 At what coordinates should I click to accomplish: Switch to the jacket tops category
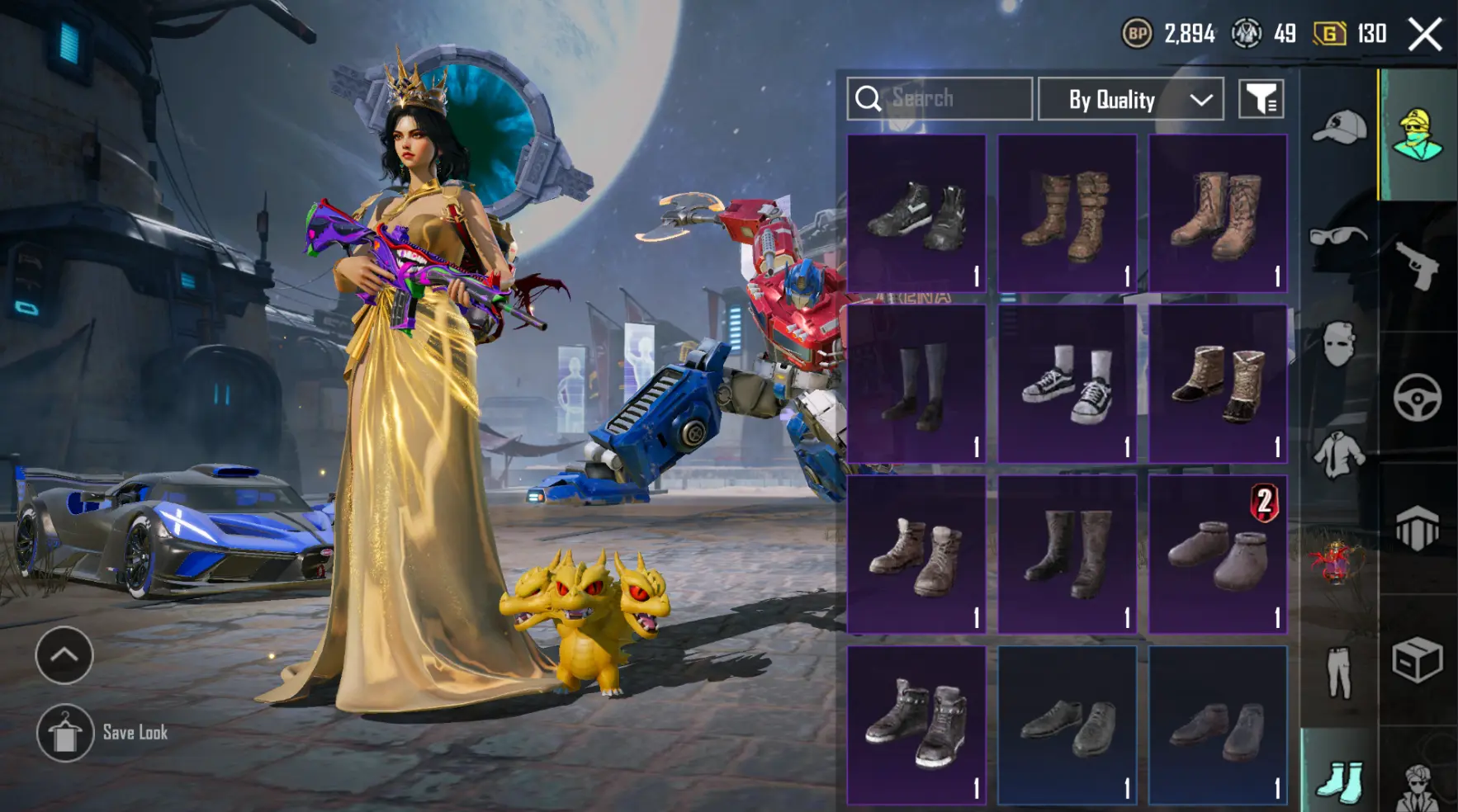point(1338,454)
